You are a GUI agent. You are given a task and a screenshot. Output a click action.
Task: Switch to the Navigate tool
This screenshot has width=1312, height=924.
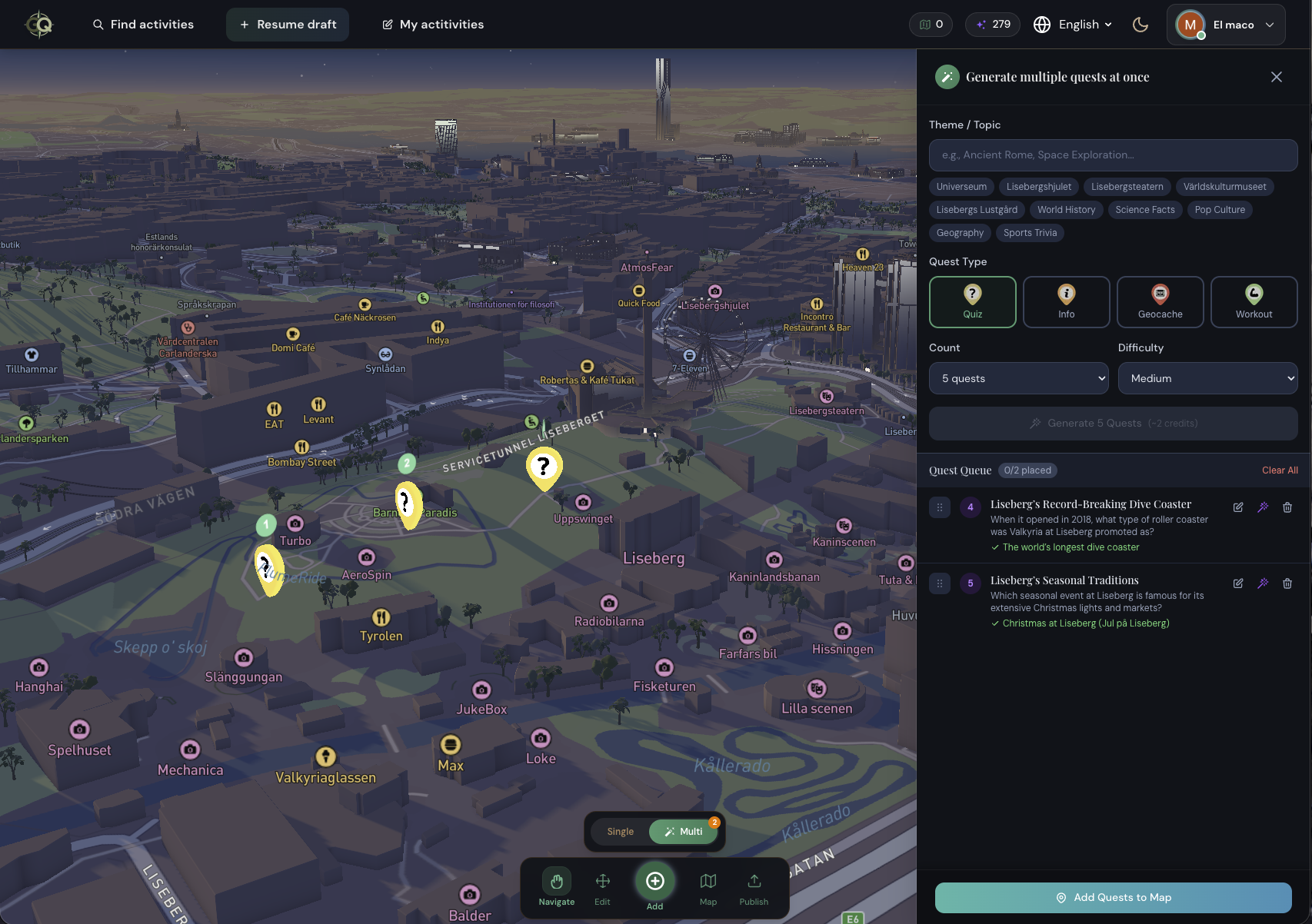click(554, 886)
